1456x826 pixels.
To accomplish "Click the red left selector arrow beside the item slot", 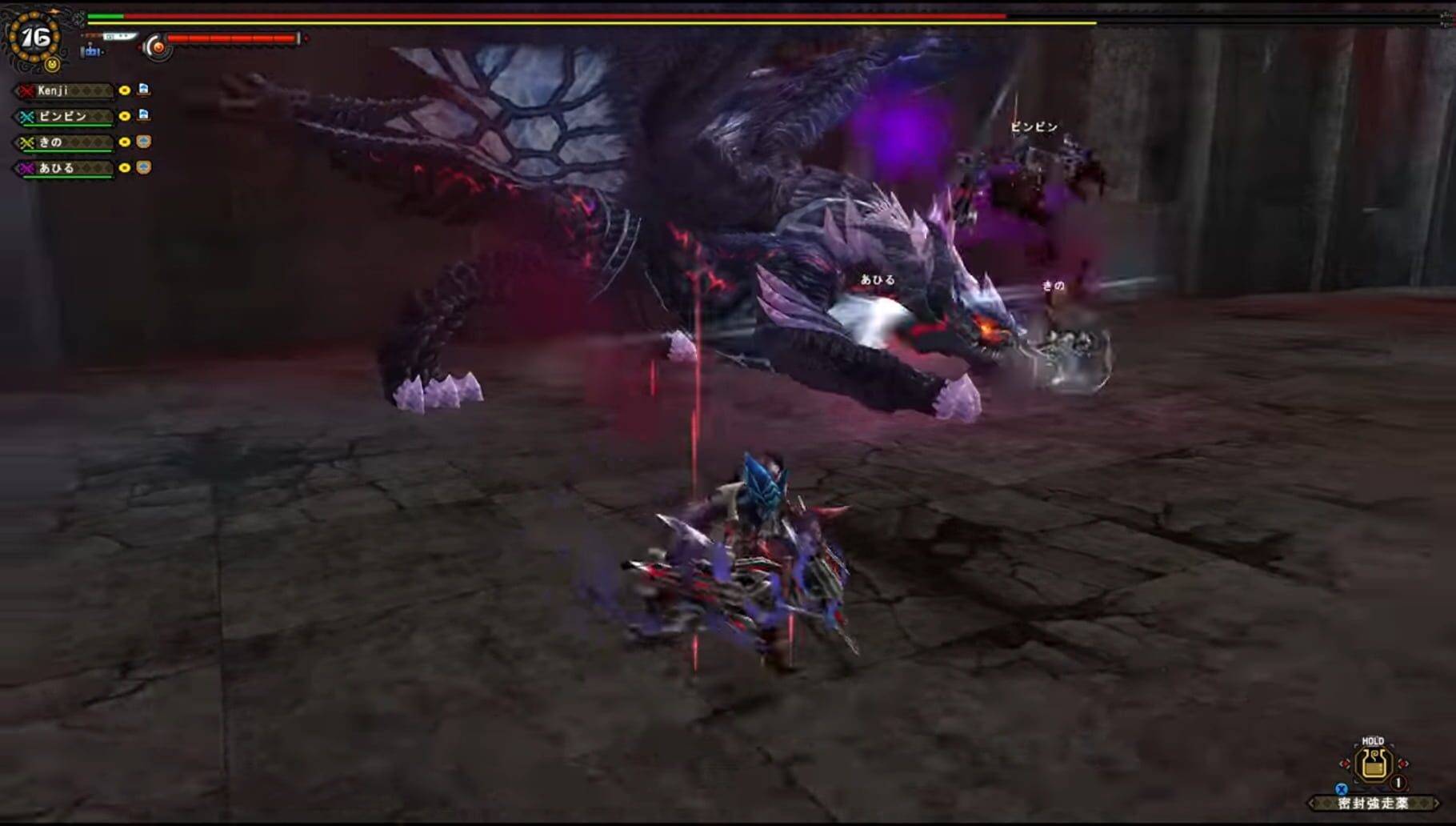I will pos(1345,764).
